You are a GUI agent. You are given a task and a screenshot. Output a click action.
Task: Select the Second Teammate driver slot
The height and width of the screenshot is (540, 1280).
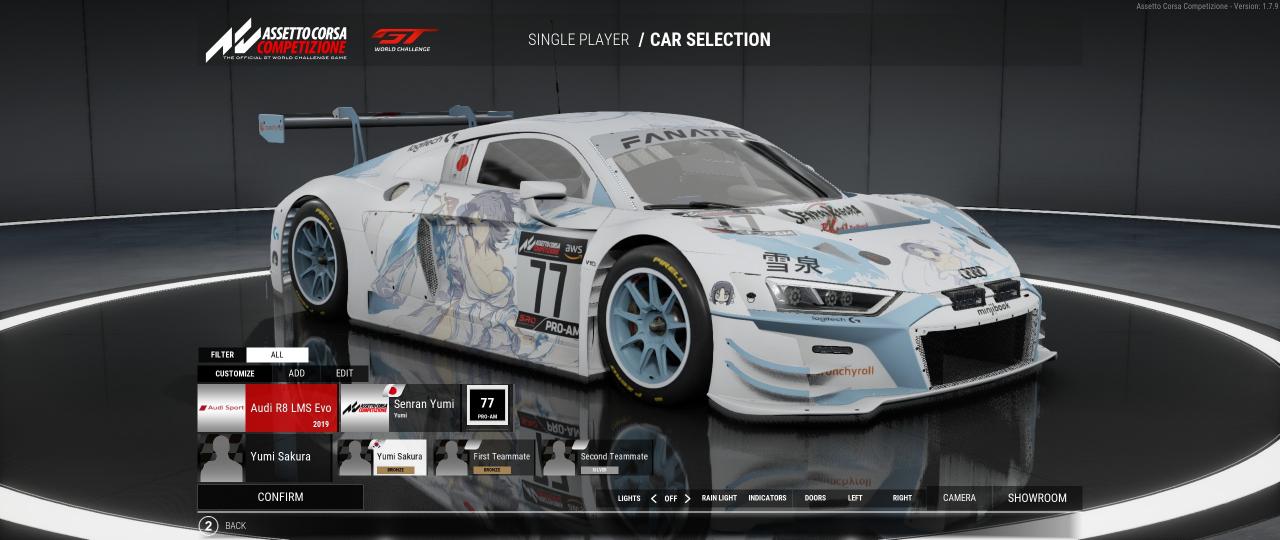(597, 458)
